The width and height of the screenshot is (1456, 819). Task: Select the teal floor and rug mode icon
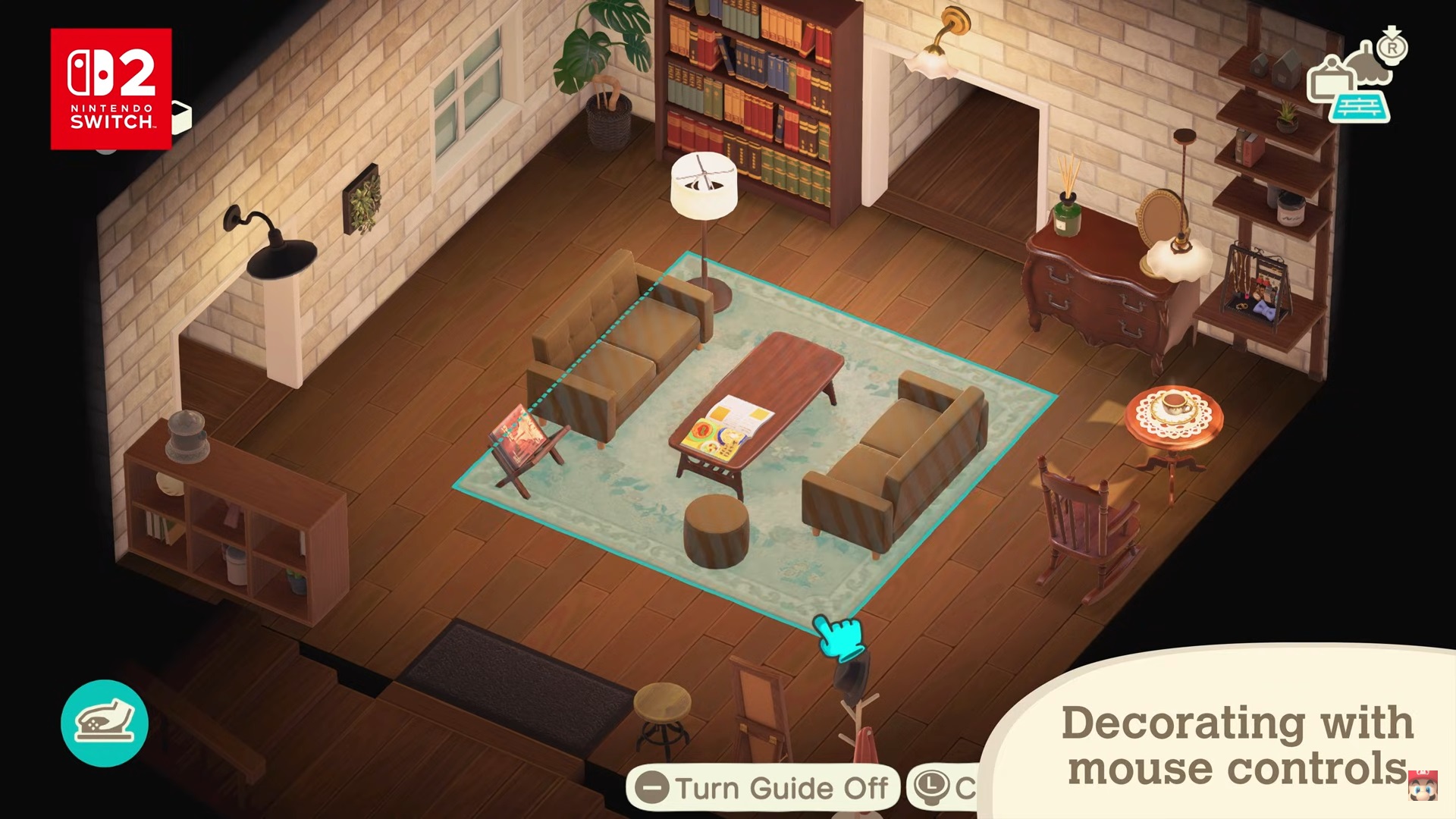(x=1361, y=108)
